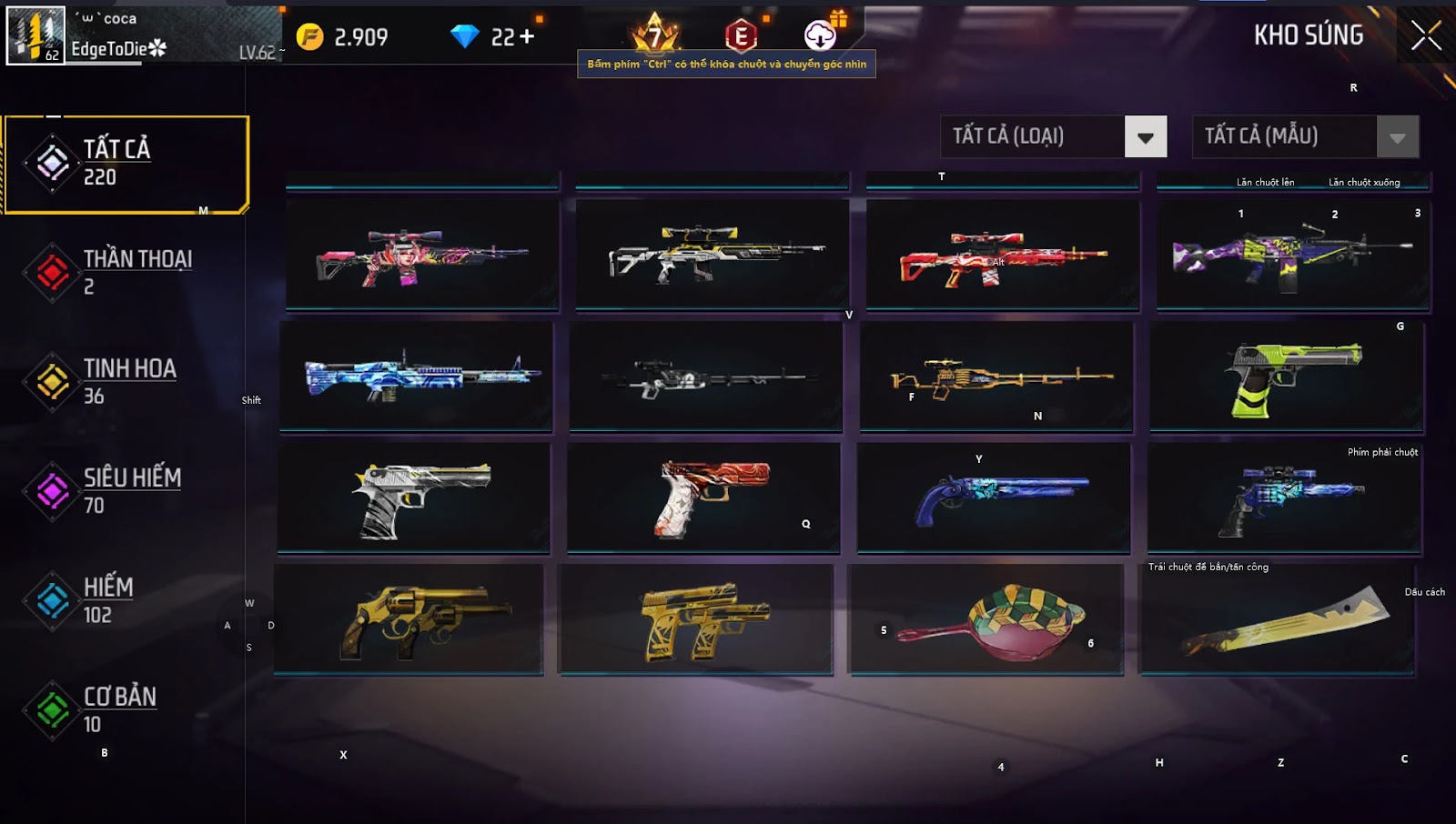Select the golden dual pistols skin
The width and height of the screenshot is (1456, 824).
(x=696, y=619)
